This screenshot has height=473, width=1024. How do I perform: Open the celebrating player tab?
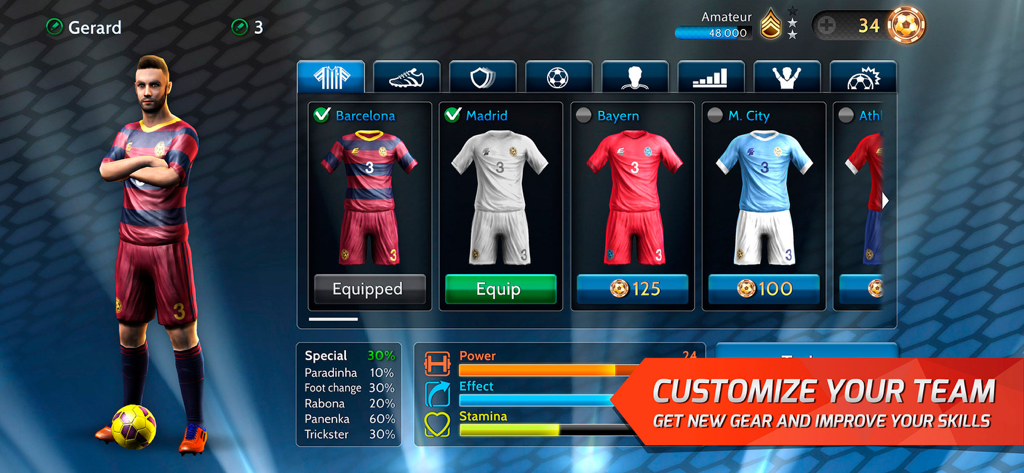786,78
